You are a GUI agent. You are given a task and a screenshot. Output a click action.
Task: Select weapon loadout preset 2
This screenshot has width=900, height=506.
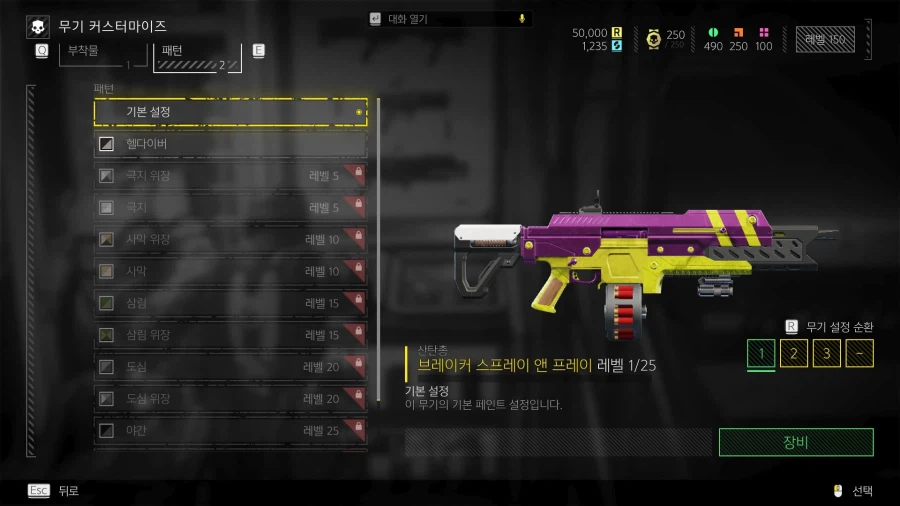[794, 354]
